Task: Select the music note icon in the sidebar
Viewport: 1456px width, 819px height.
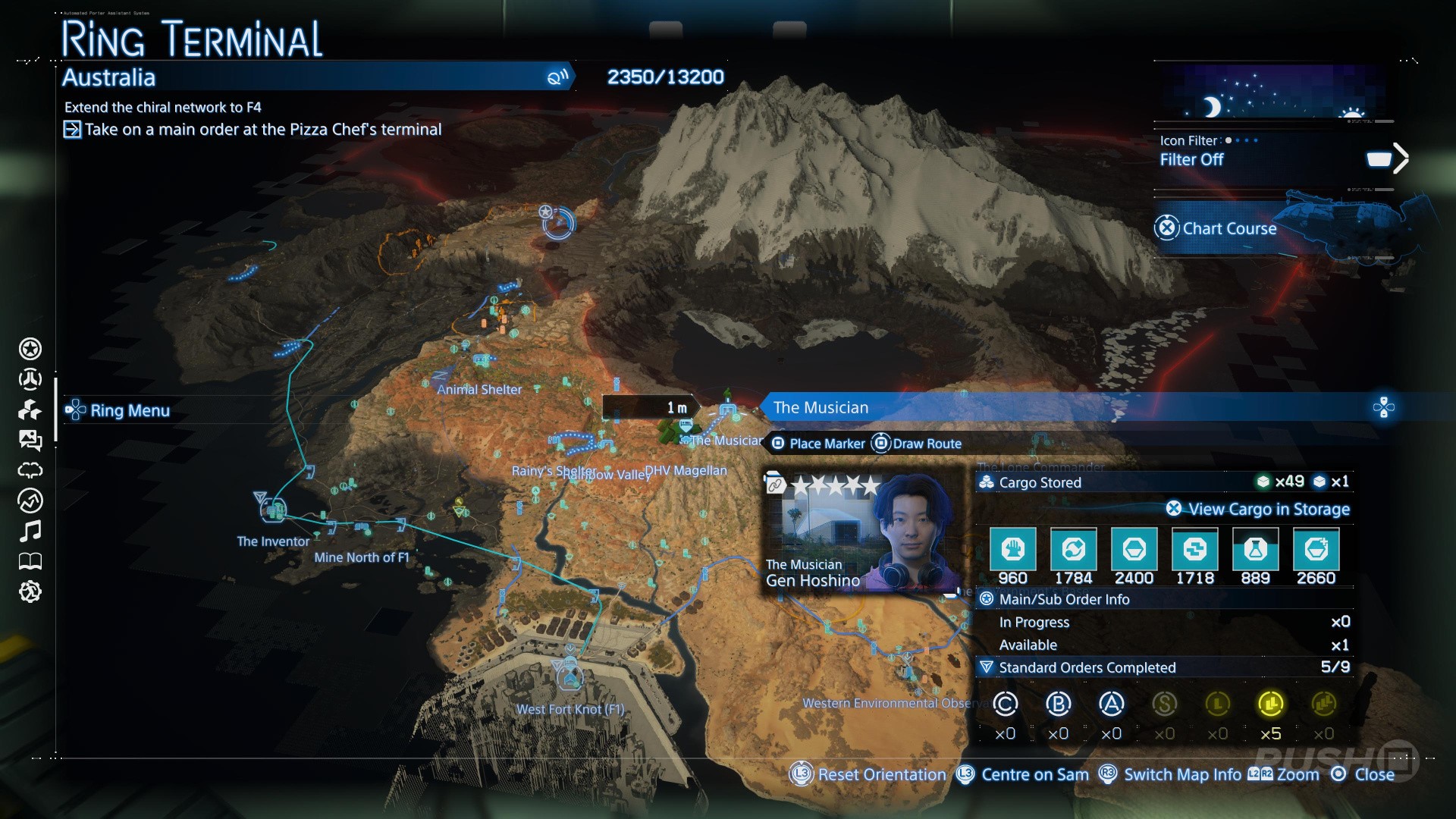Action: (x=30, y=531)
